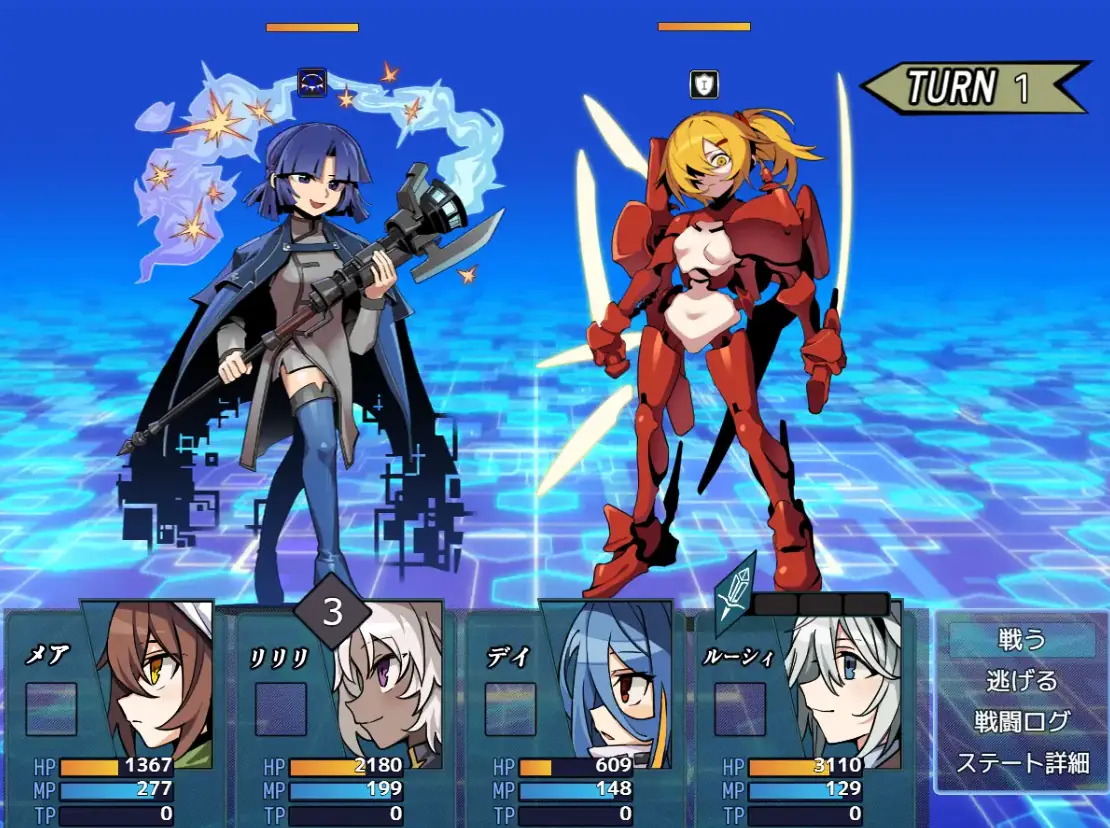1110x828 pixels.
Task: Select party member リリリ's status panel
Action: coord(343,715)
